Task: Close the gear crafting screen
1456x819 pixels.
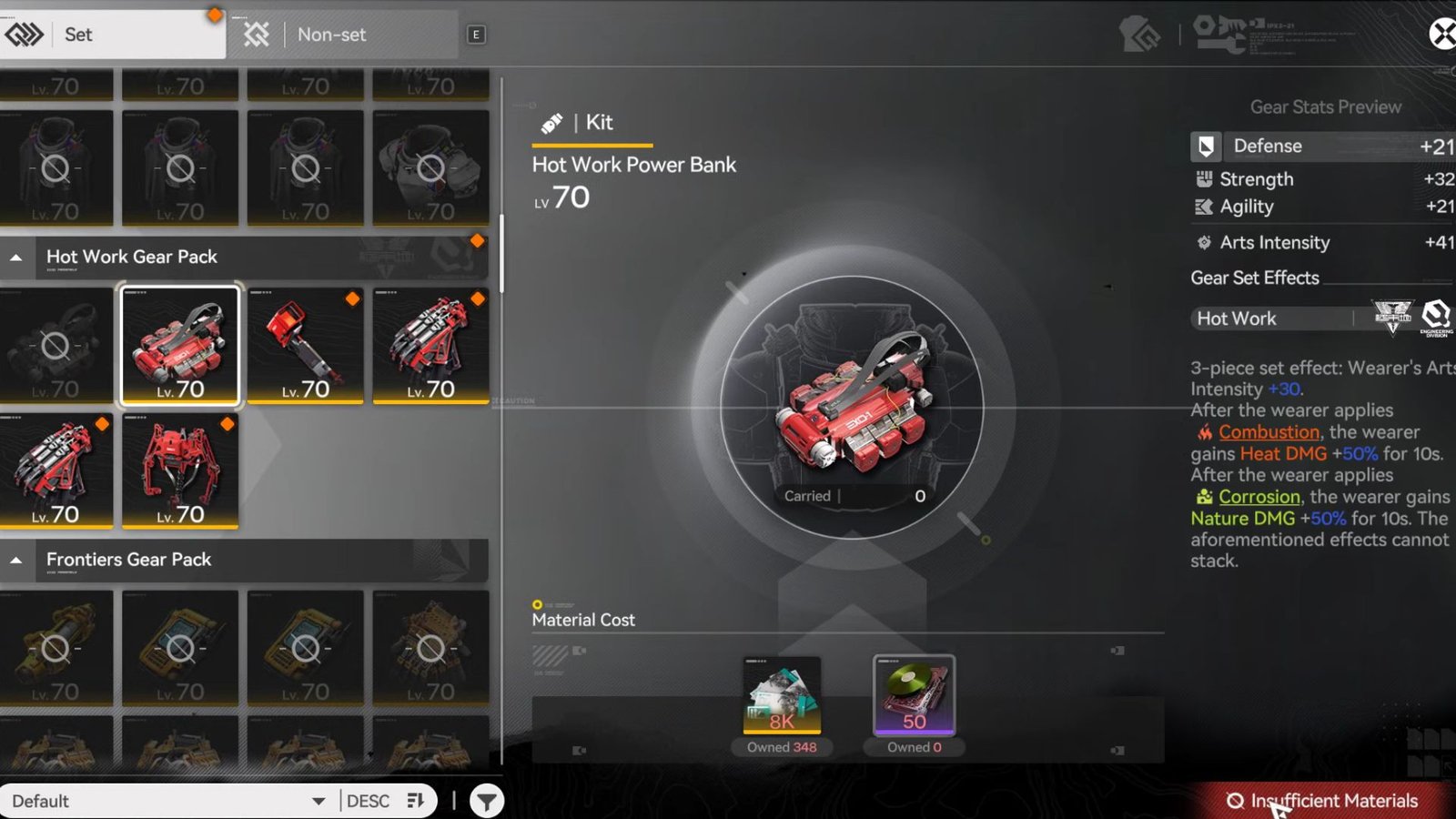Action: click(1441, 35)
